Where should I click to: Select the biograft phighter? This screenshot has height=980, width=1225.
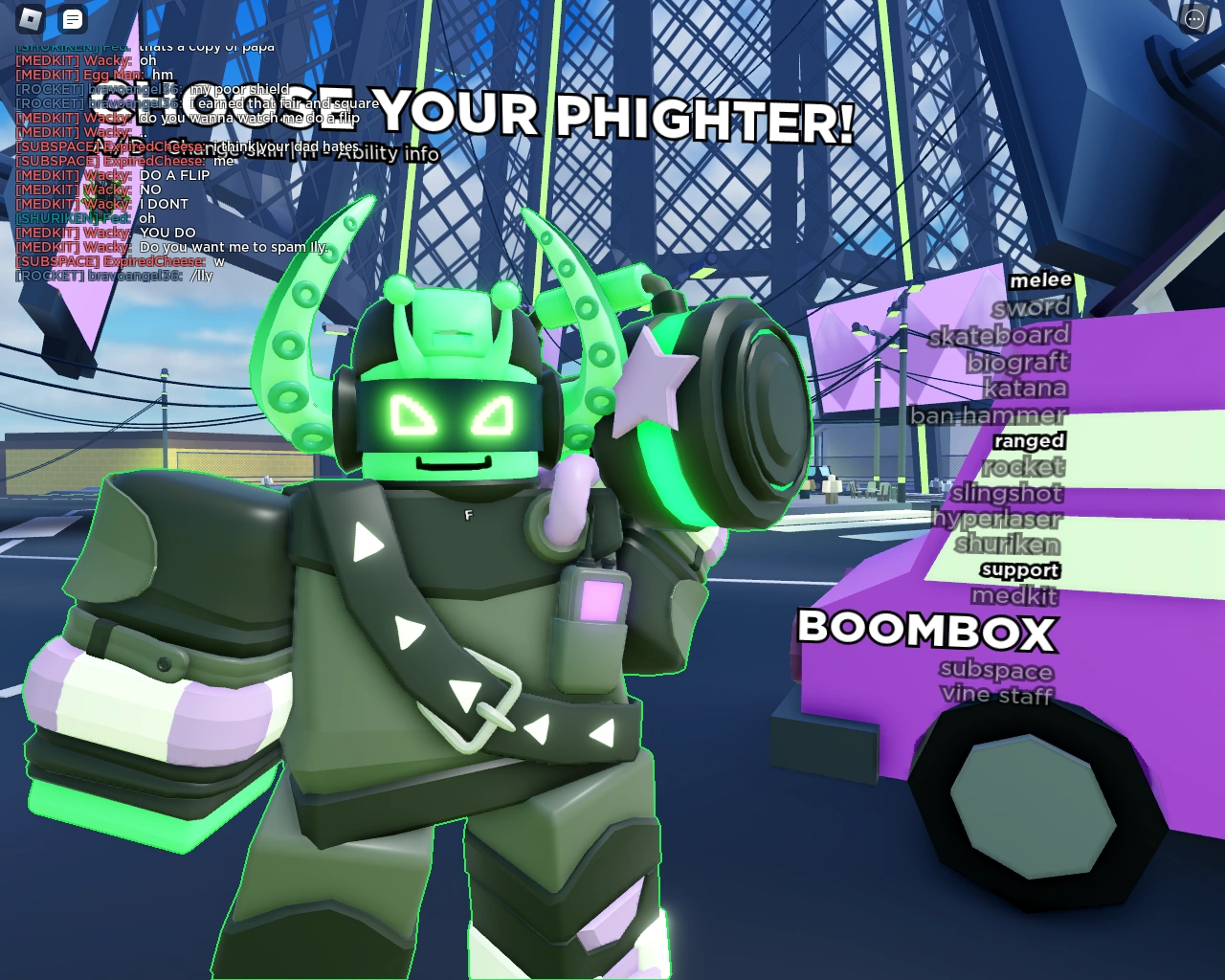(x=1017, y=362)
